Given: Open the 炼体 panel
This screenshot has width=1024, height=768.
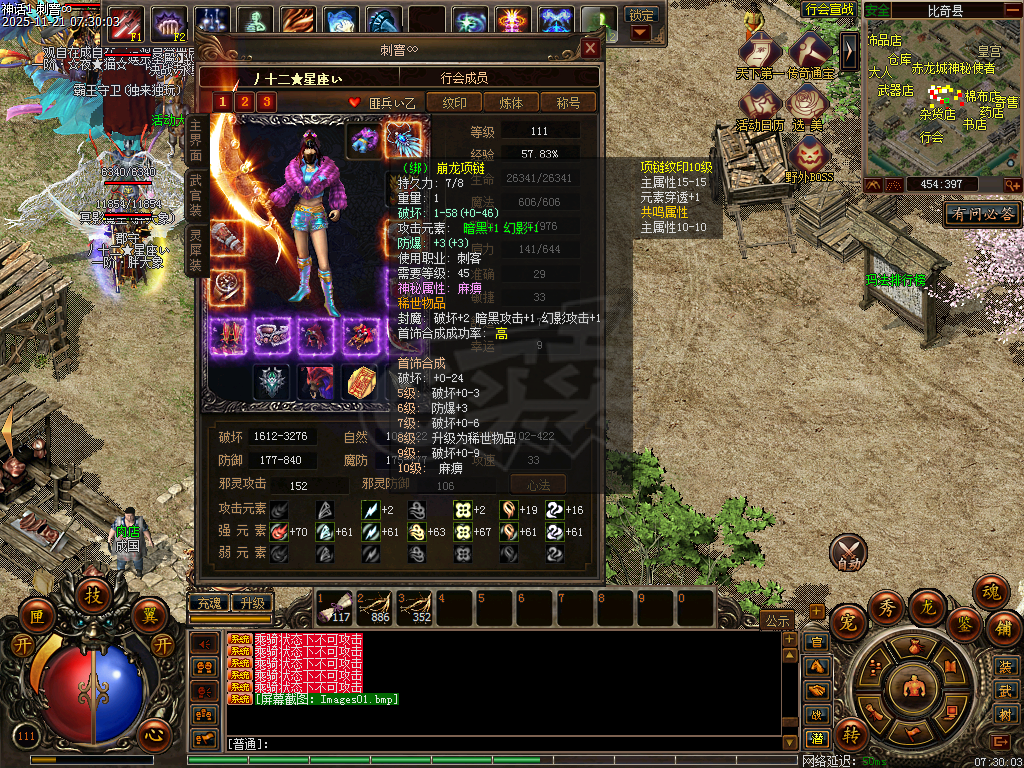Looking at the screenshot, I should (511, 102).
